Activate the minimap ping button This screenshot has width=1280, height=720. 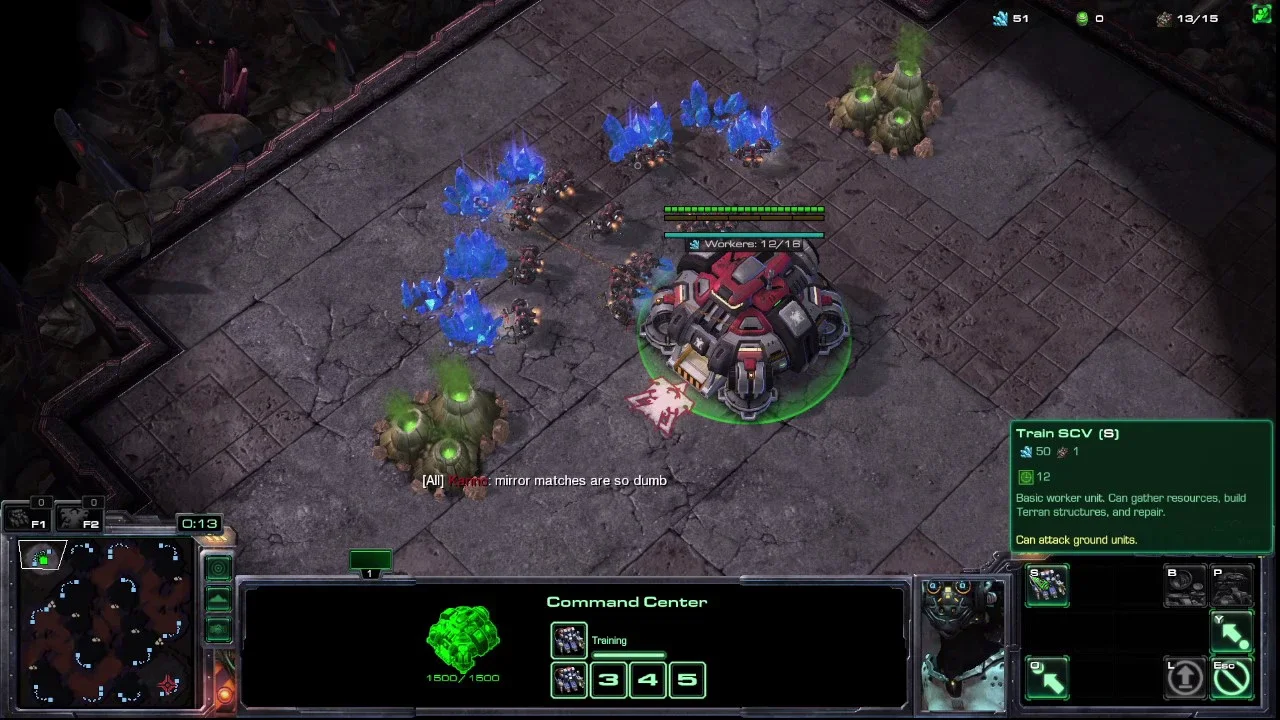pyautogui.click(x=218, y=568)
